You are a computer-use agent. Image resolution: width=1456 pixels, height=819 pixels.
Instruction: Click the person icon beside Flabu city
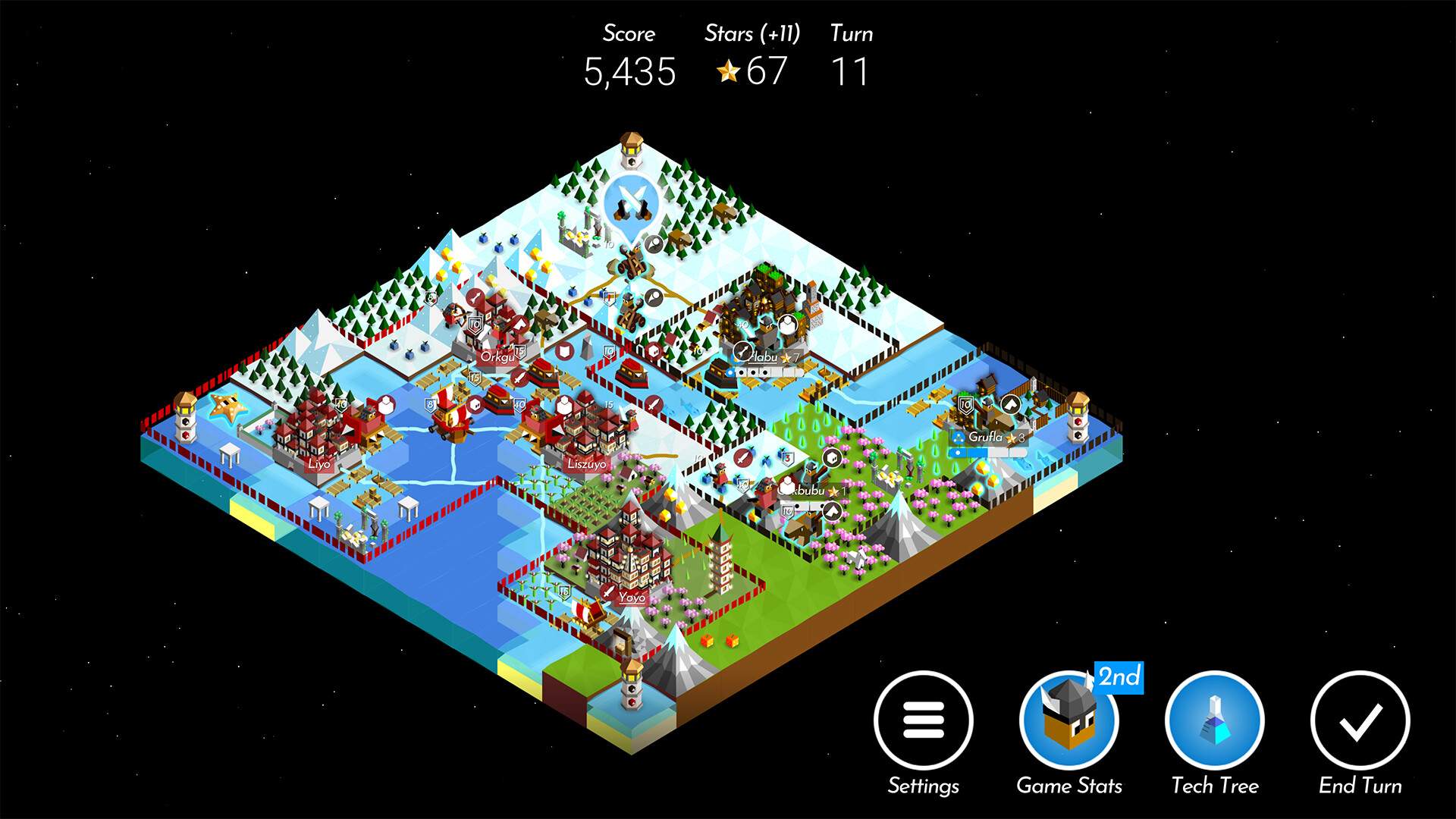(786, 325)
